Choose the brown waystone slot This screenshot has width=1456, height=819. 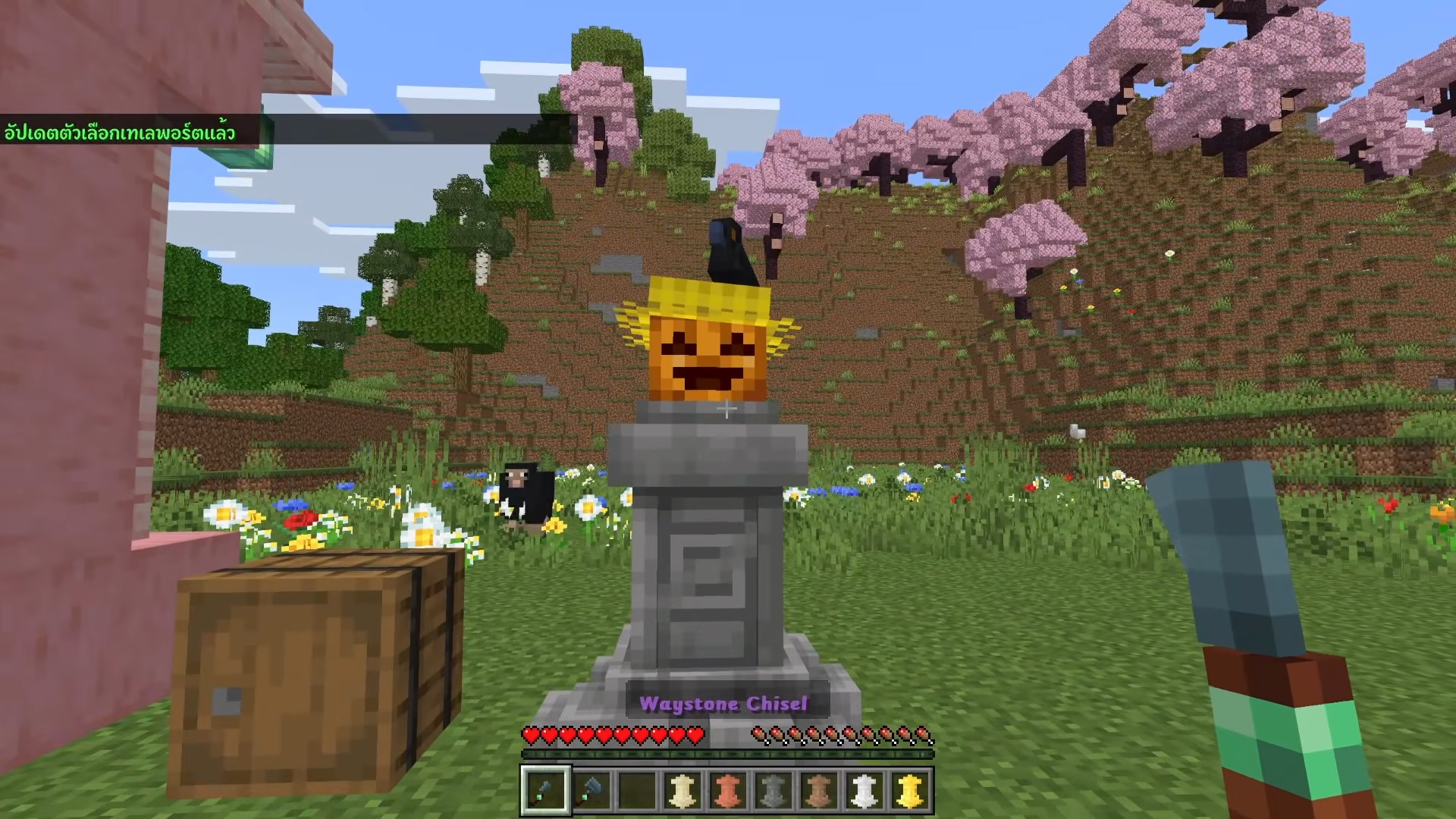pyautogui.click(x=818, y=790)
